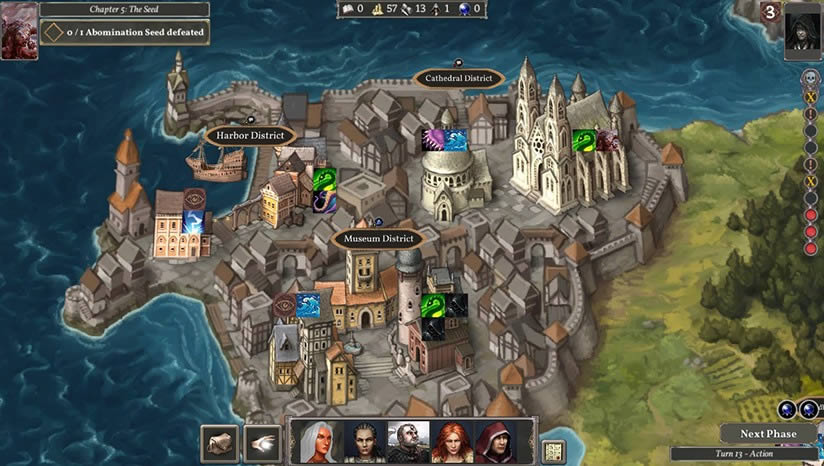Select the Museum District label
This screenshot has height=466, width=824.
coord(378,239)
